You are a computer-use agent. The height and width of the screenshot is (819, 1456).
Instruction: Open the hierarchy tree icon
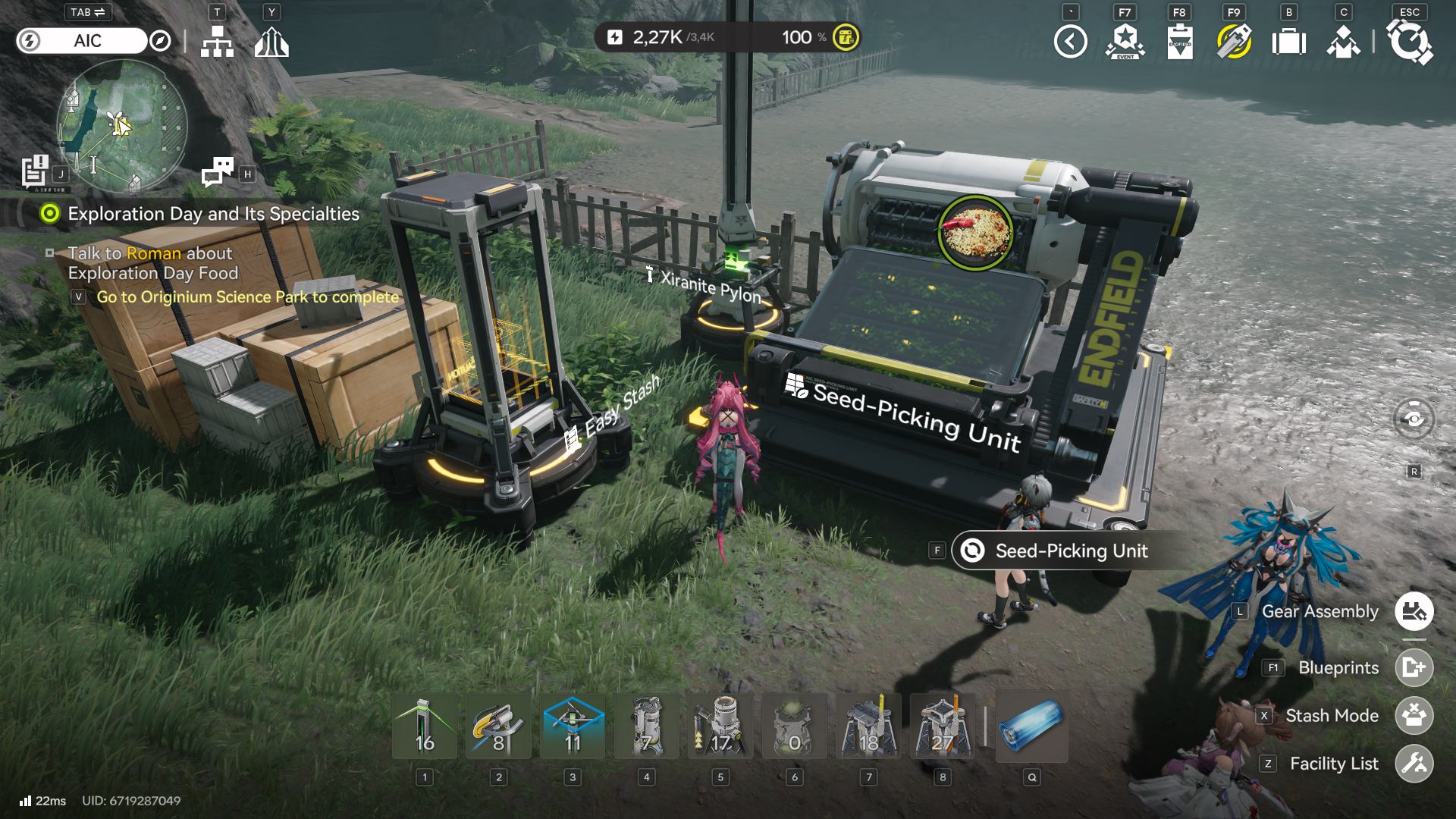click(217, 42)
